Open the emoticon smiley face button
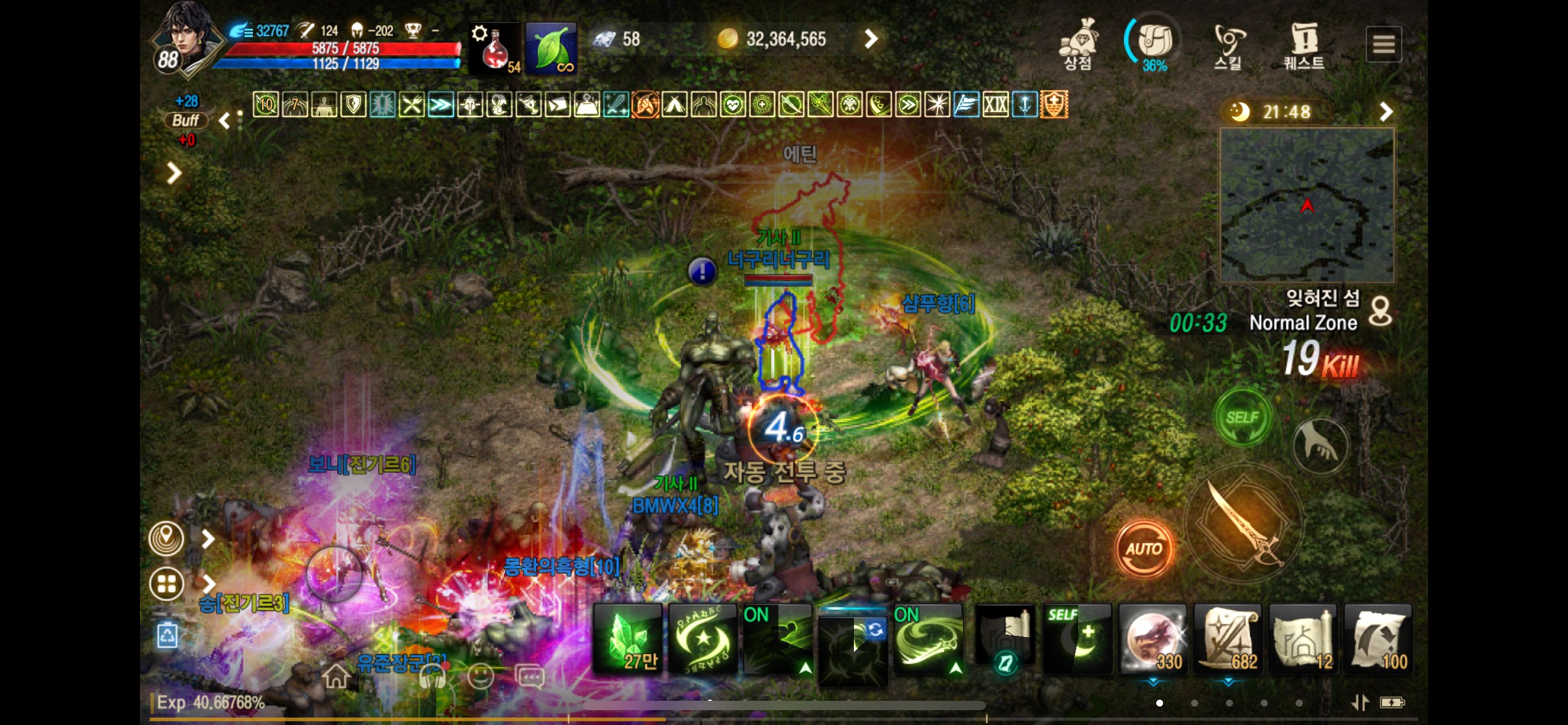 pyautogui.click(x=480, y=676)
